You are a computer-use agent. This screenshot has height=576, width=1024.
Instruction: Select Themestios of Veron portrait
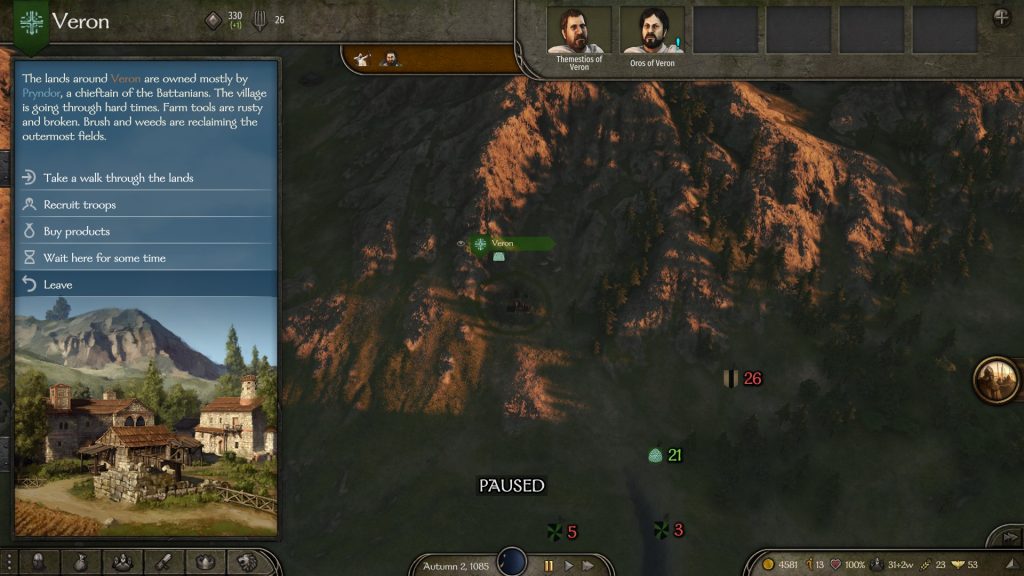click(x=580, y=31)
